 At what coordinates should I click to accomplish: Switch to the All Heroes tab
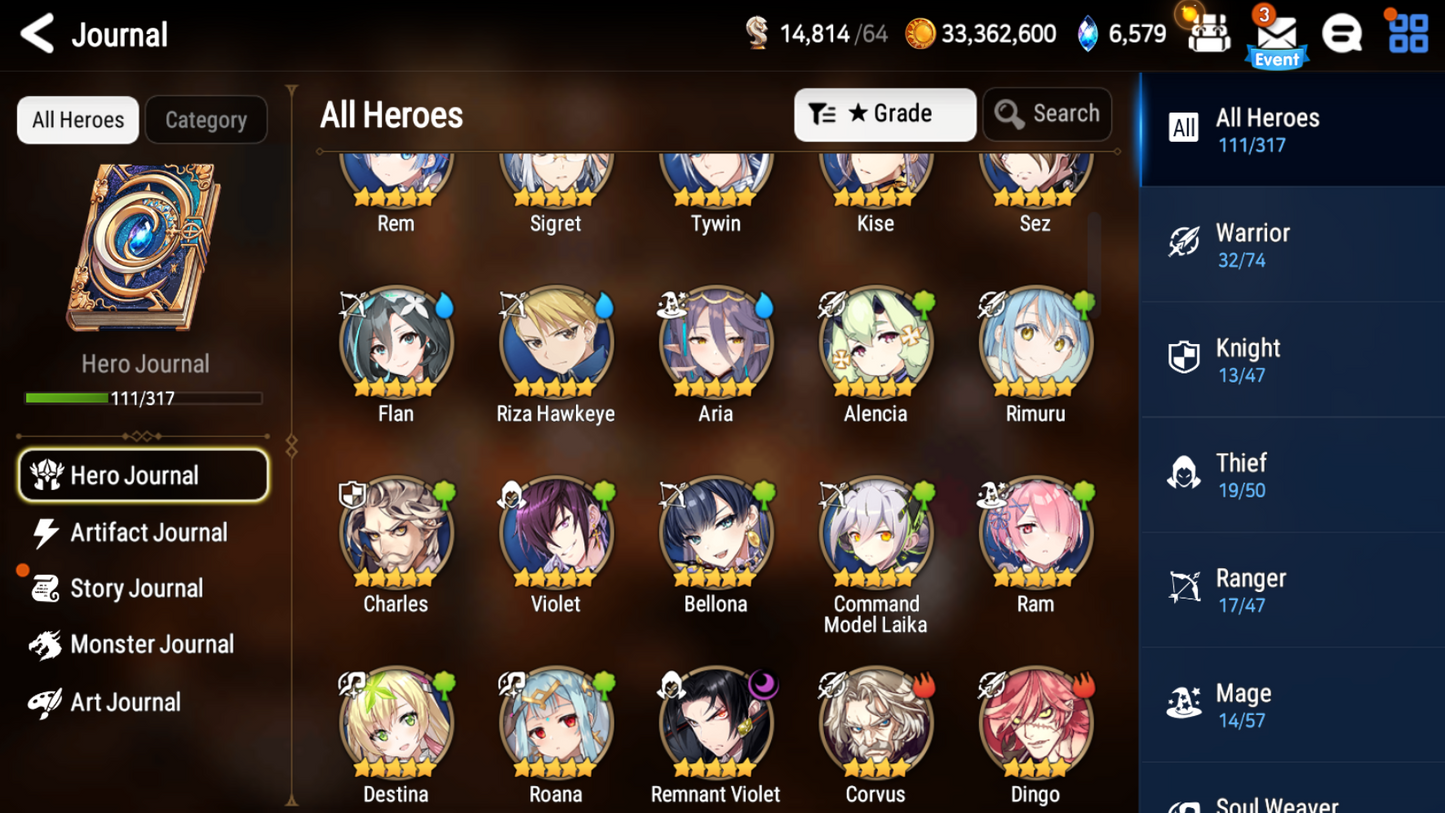77,119
